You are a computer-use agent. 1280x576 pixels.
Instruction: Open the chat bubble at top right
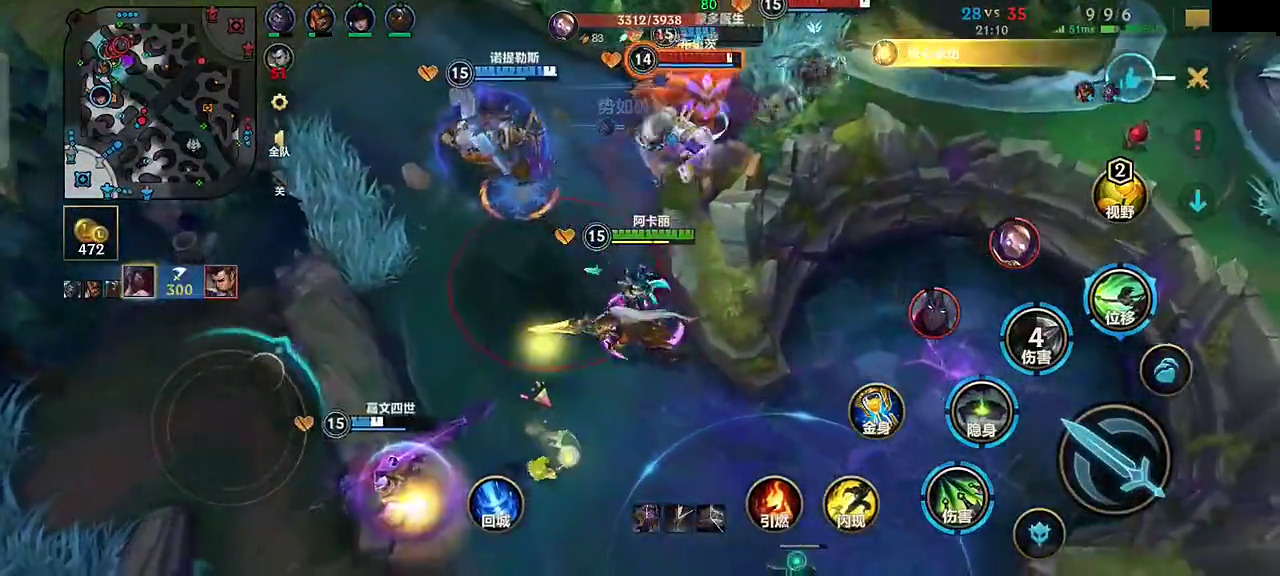click(x=1197, y=18)
